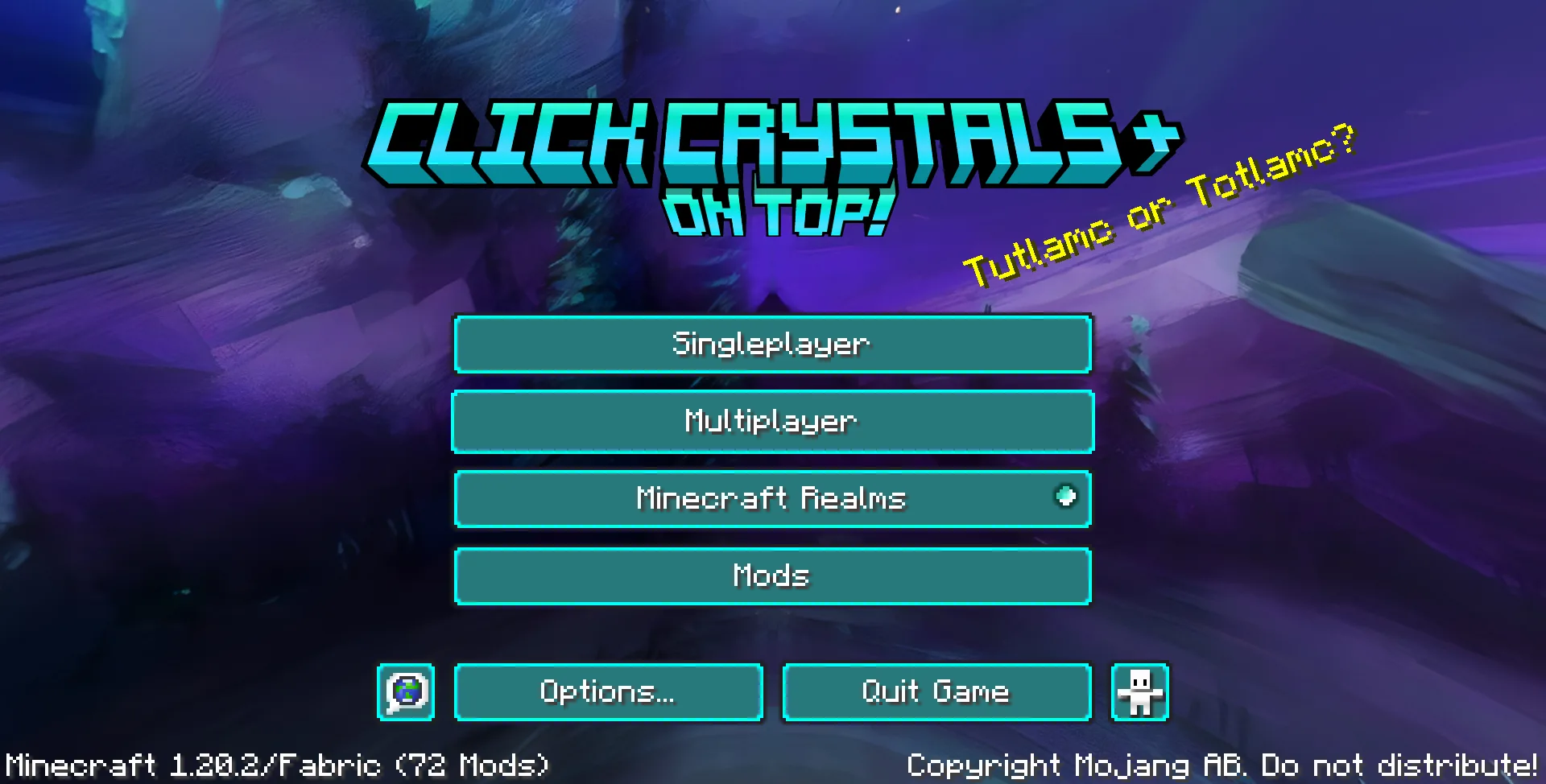Click the Singleplayer button at the top
This screenshot has height=784, width=1546.
pyautogui.click(x=772, y=344)
